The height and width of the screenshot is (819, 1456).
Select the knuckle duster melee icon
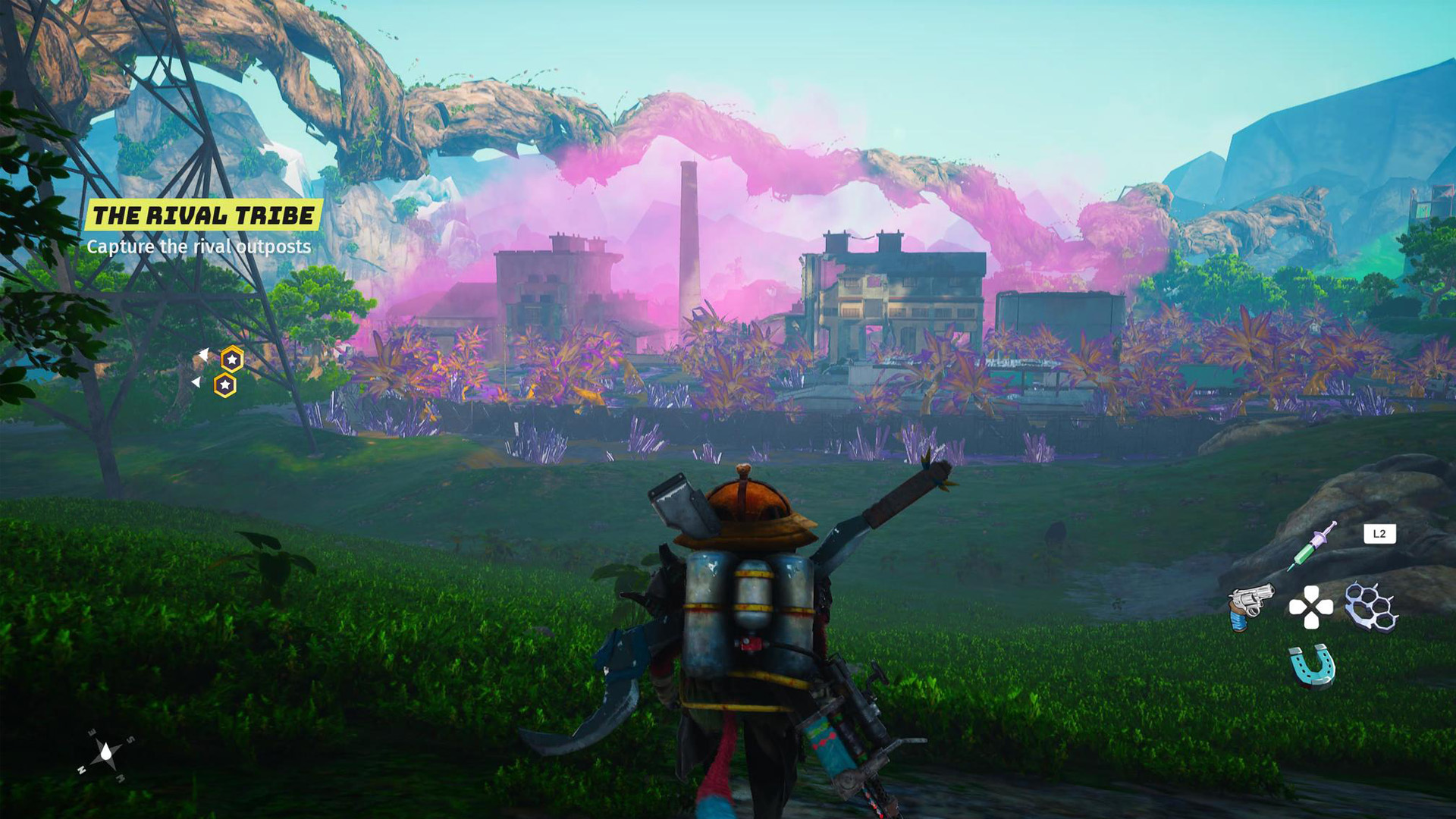pos(1371,606)
